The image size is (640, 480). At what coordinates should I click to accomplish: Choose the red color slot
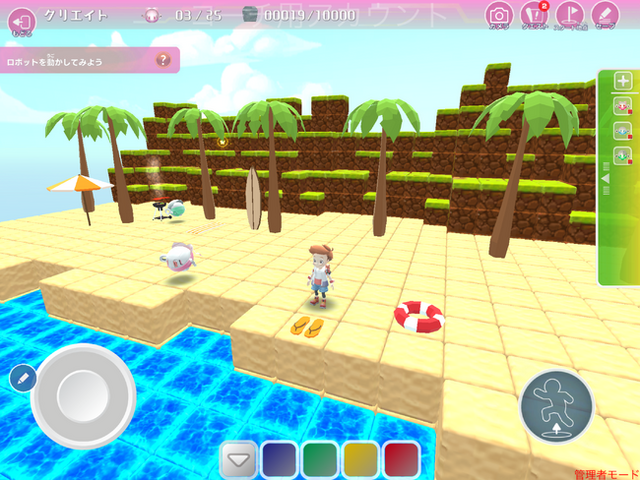pos(402,459)
